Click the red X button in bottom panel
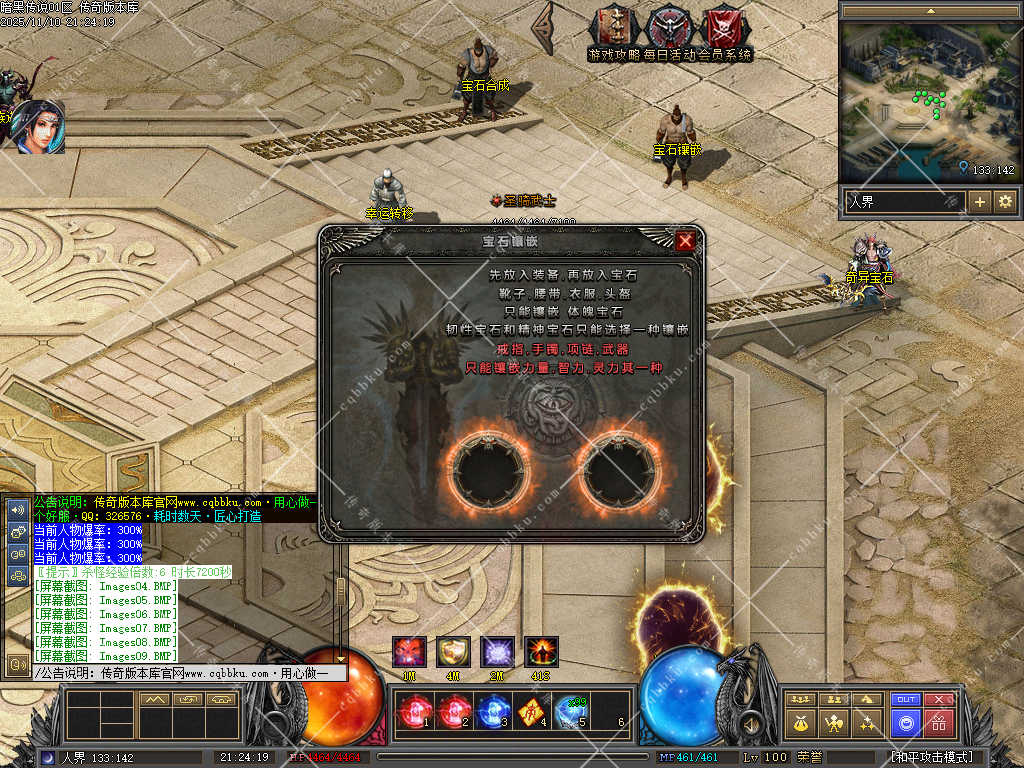This screenshot has width=1024, height=768. point(939,699)
